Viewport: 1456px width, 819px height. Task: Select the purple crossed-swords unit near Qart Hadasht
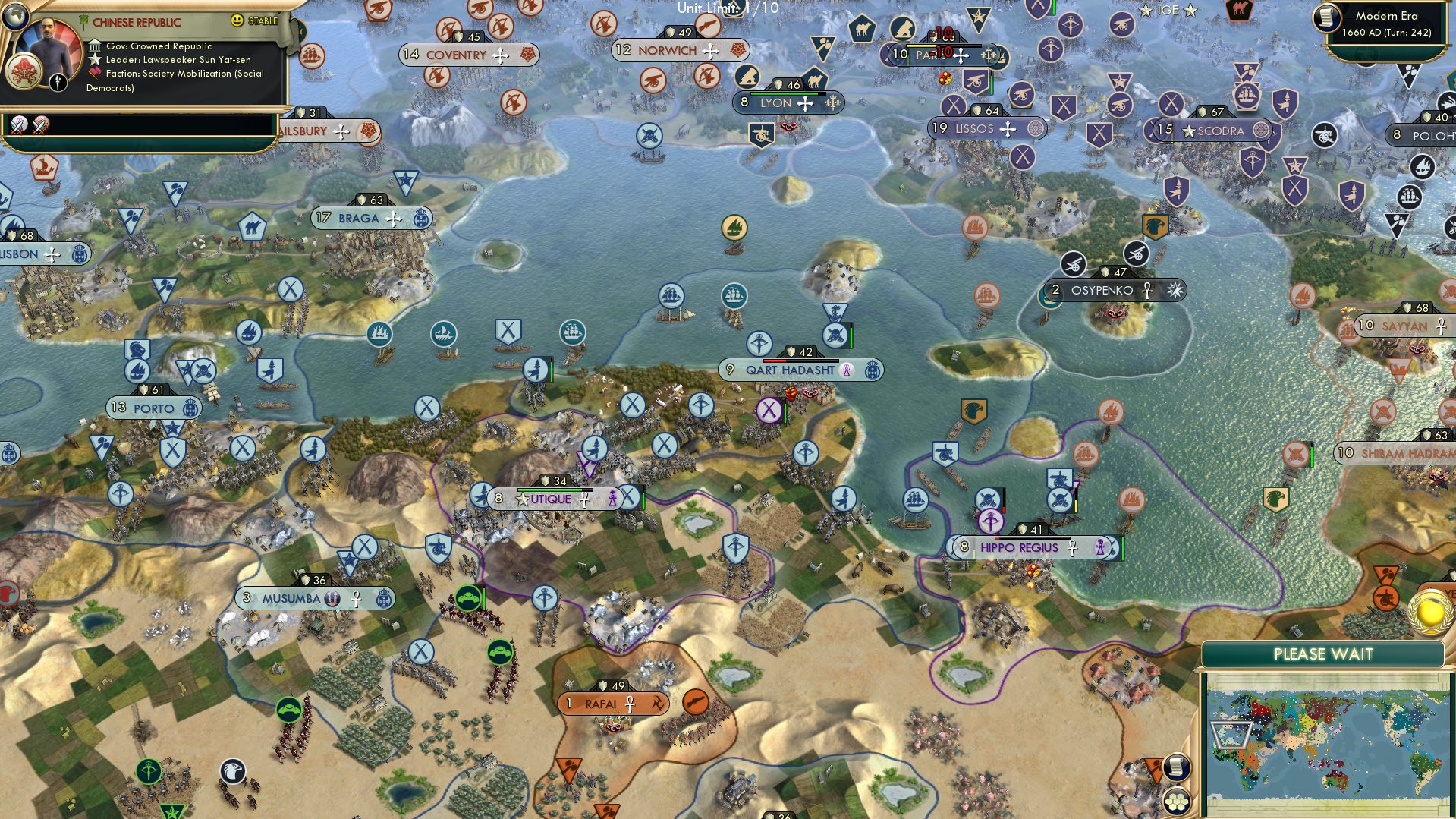pos(769,411)
